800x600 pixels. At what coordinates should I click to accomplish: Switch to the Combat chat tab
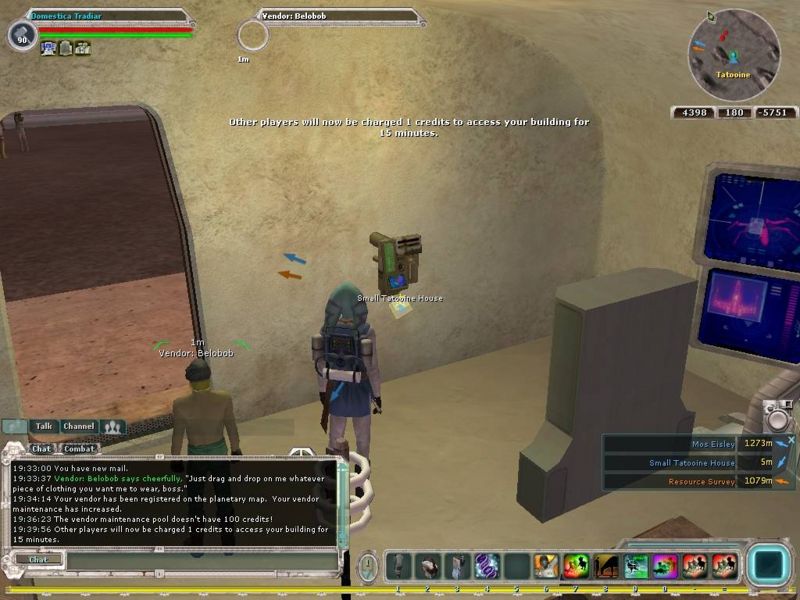(x=79, y=449)
